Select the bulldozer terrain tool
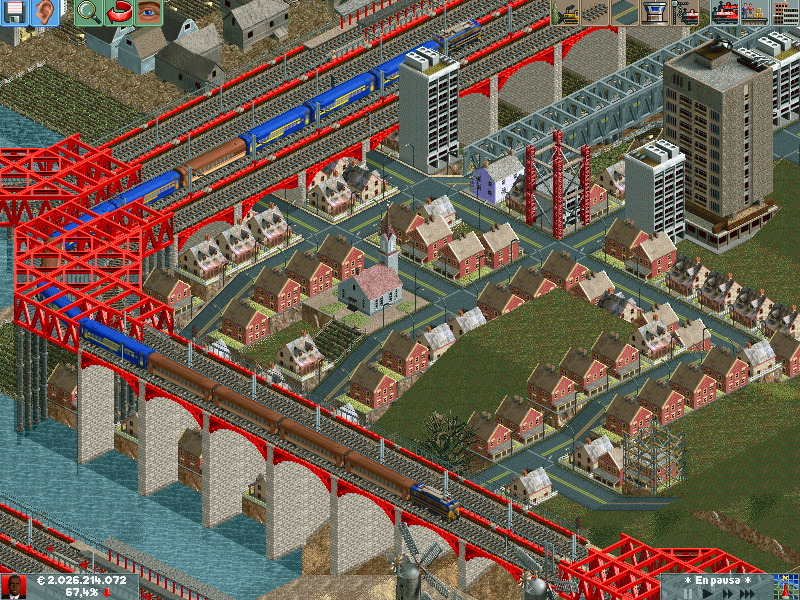800x600 pixels. pyautogui.click(x=565, y=13)
